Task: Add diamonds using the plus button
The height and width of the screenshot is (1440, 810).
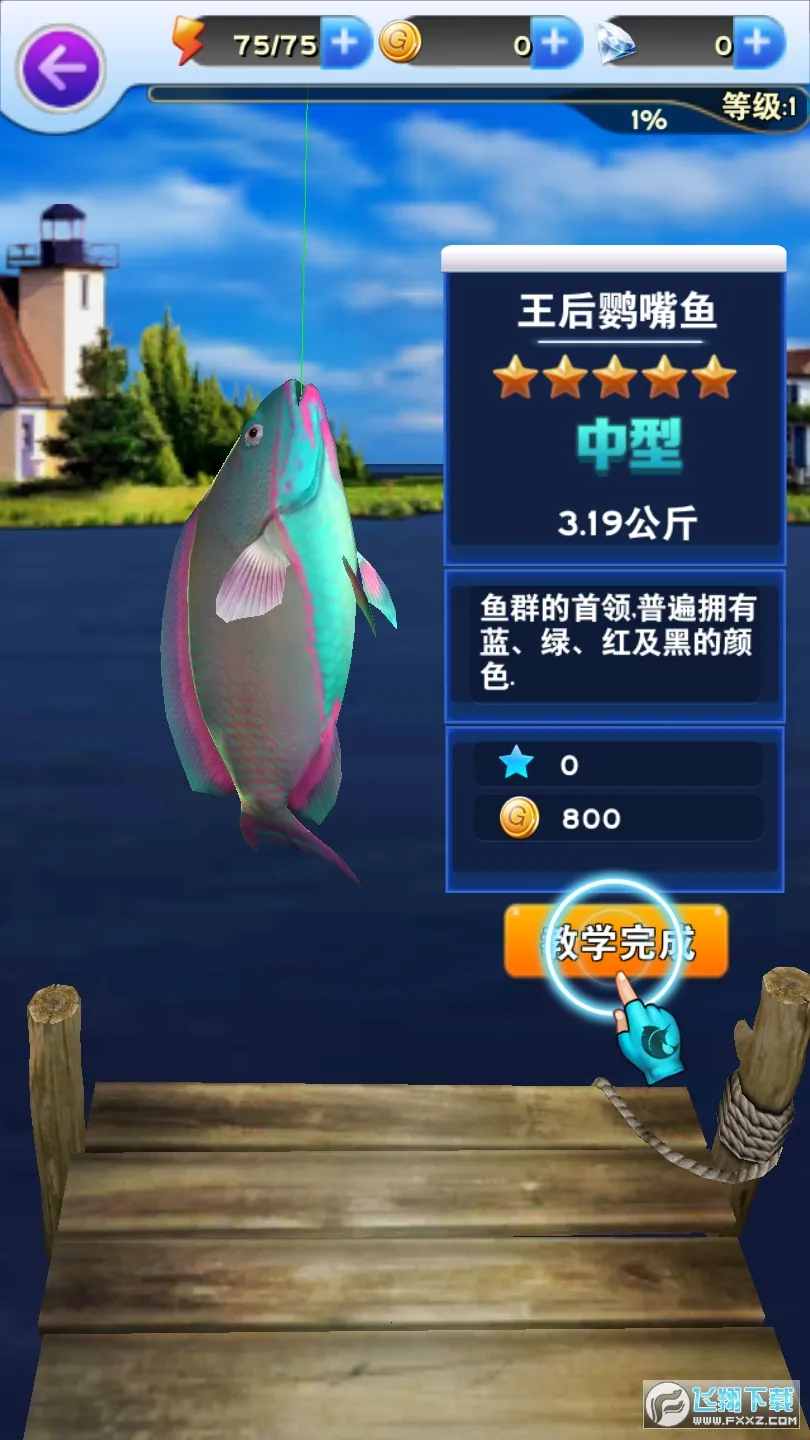Action: (759, 43)
